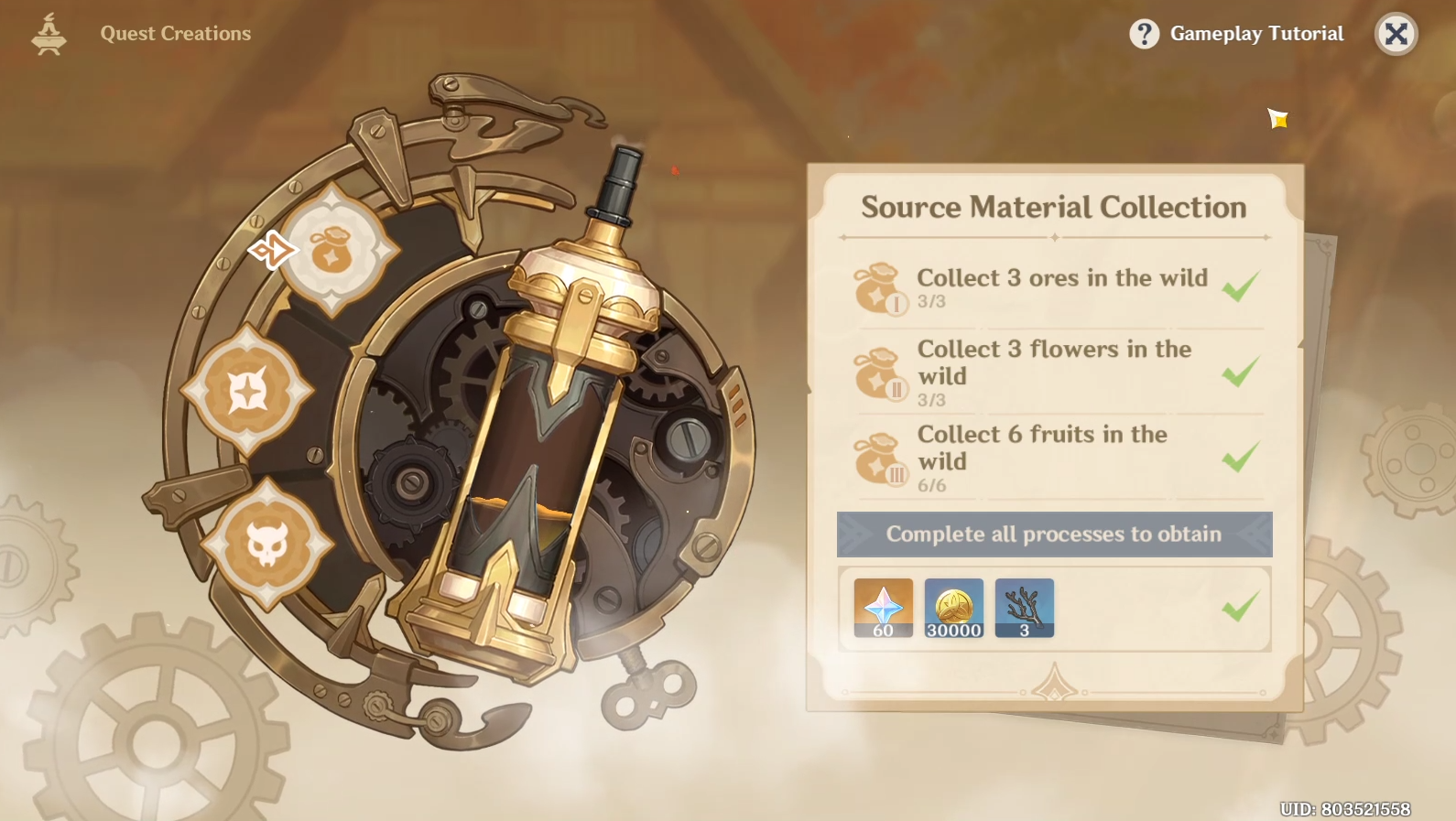Viewport: 1456px width, 821px height.
Task: Select the Source Material Collection header
Action: tap(1053, 207)
